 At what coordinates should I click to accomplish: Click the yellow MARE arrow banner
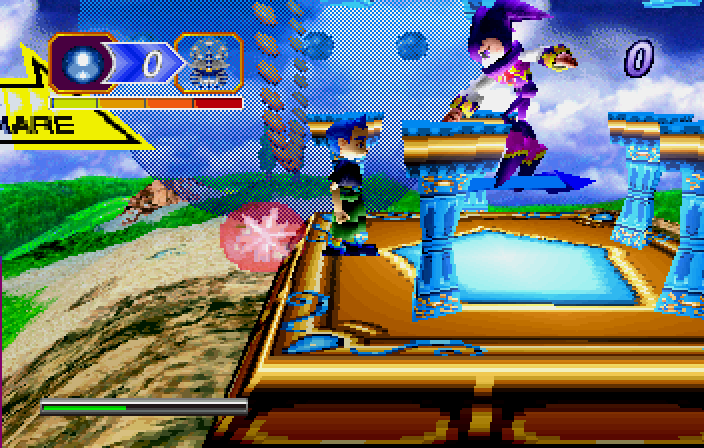point(45,125)
